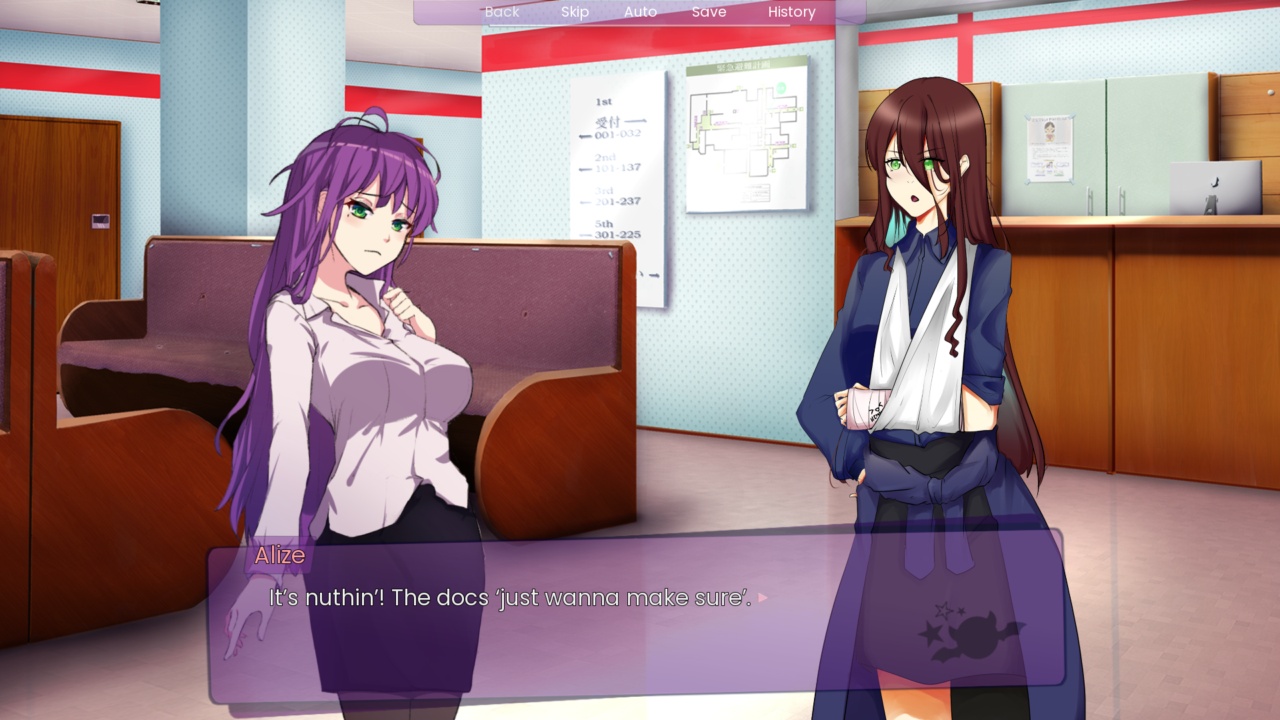Enable Auto mode from the quick menu
The height and width of the screenshot is (720, 1280).
(x=639, y=12)
